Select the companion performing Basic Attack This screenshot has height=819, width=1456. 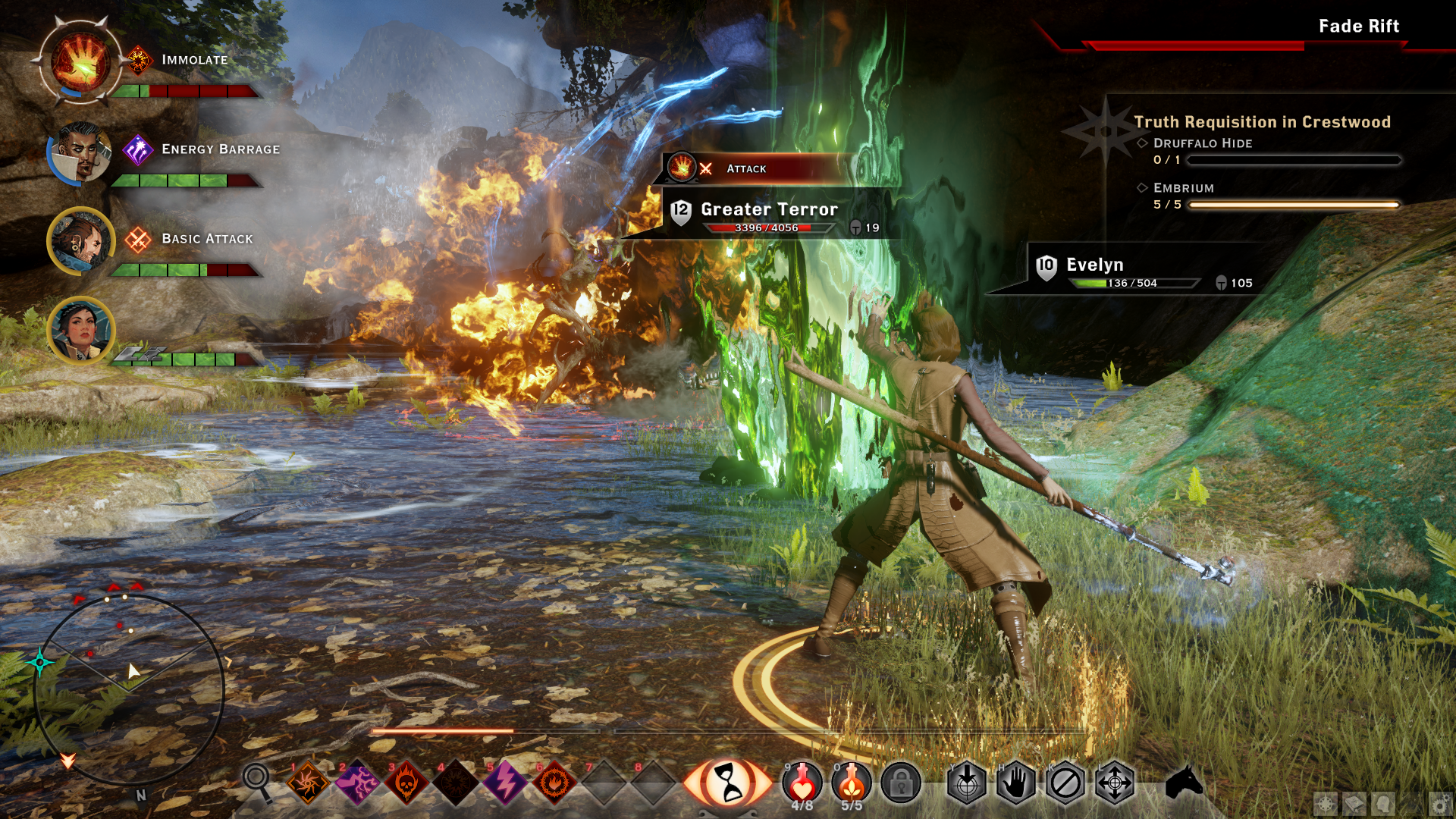click(80, 241)
